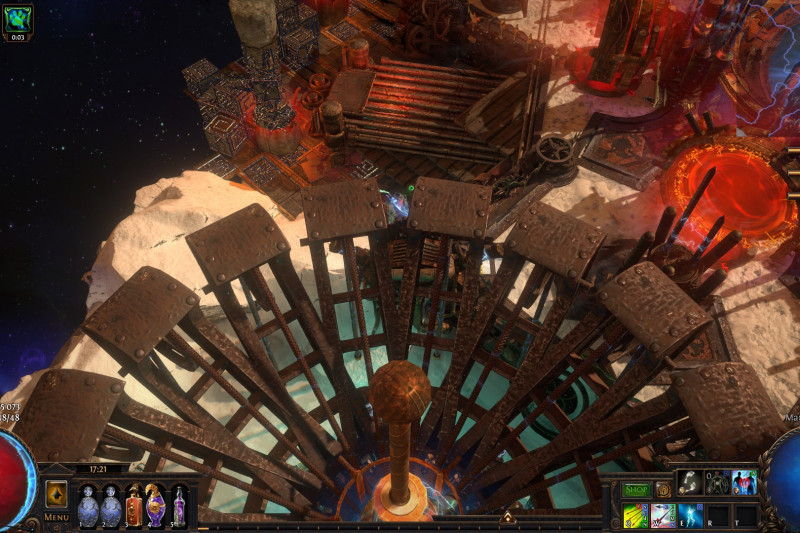The width and height of the screenshot is (800, 533).
Task: Activate the red and blue figures skill
Action: tap(744, 482)
